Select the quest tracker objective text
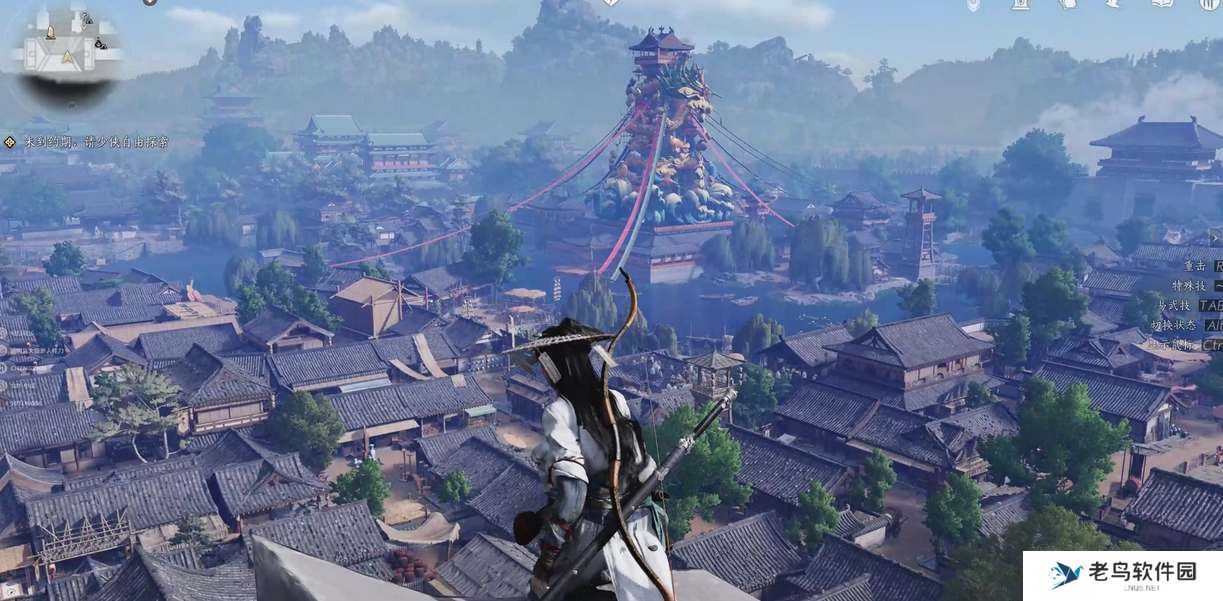The height and width of the screenshot is (601, 1223). pos(95,143)
